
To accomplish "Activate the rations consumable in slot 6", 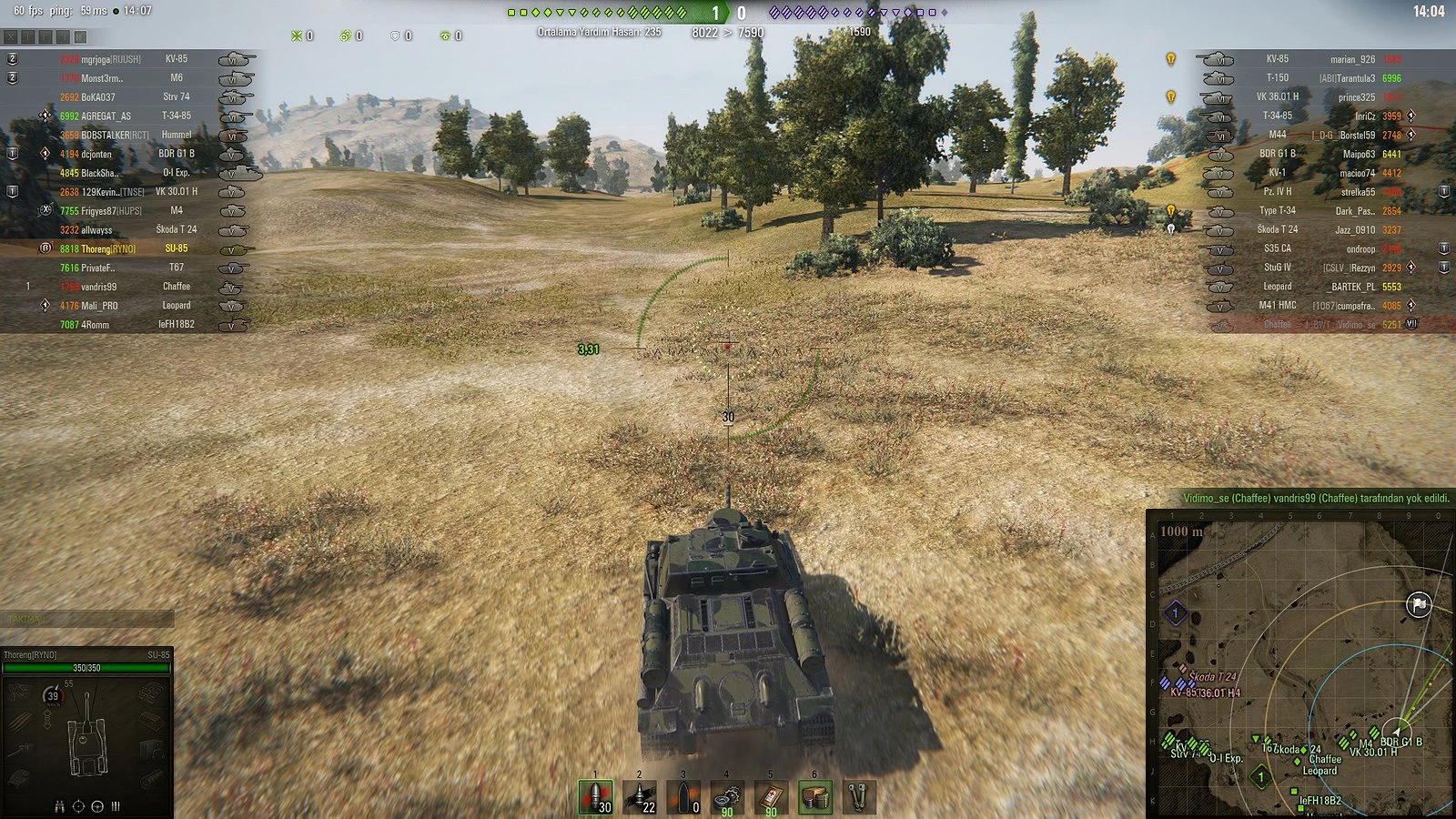I will 814,794.
